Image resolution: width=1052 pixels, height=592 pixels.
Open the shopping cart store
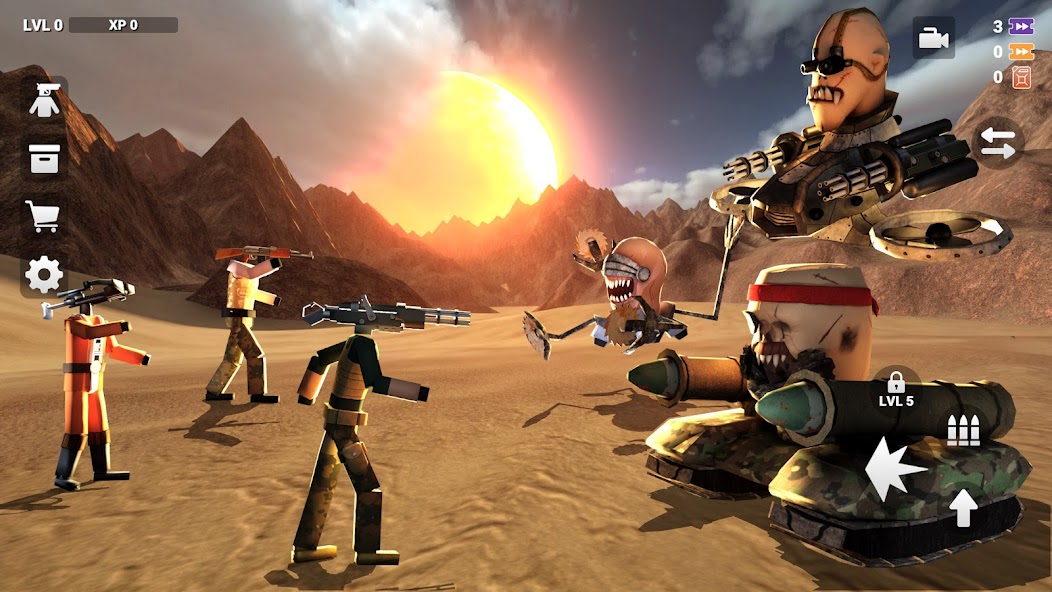pyautogui.click(x=44, y=215)
